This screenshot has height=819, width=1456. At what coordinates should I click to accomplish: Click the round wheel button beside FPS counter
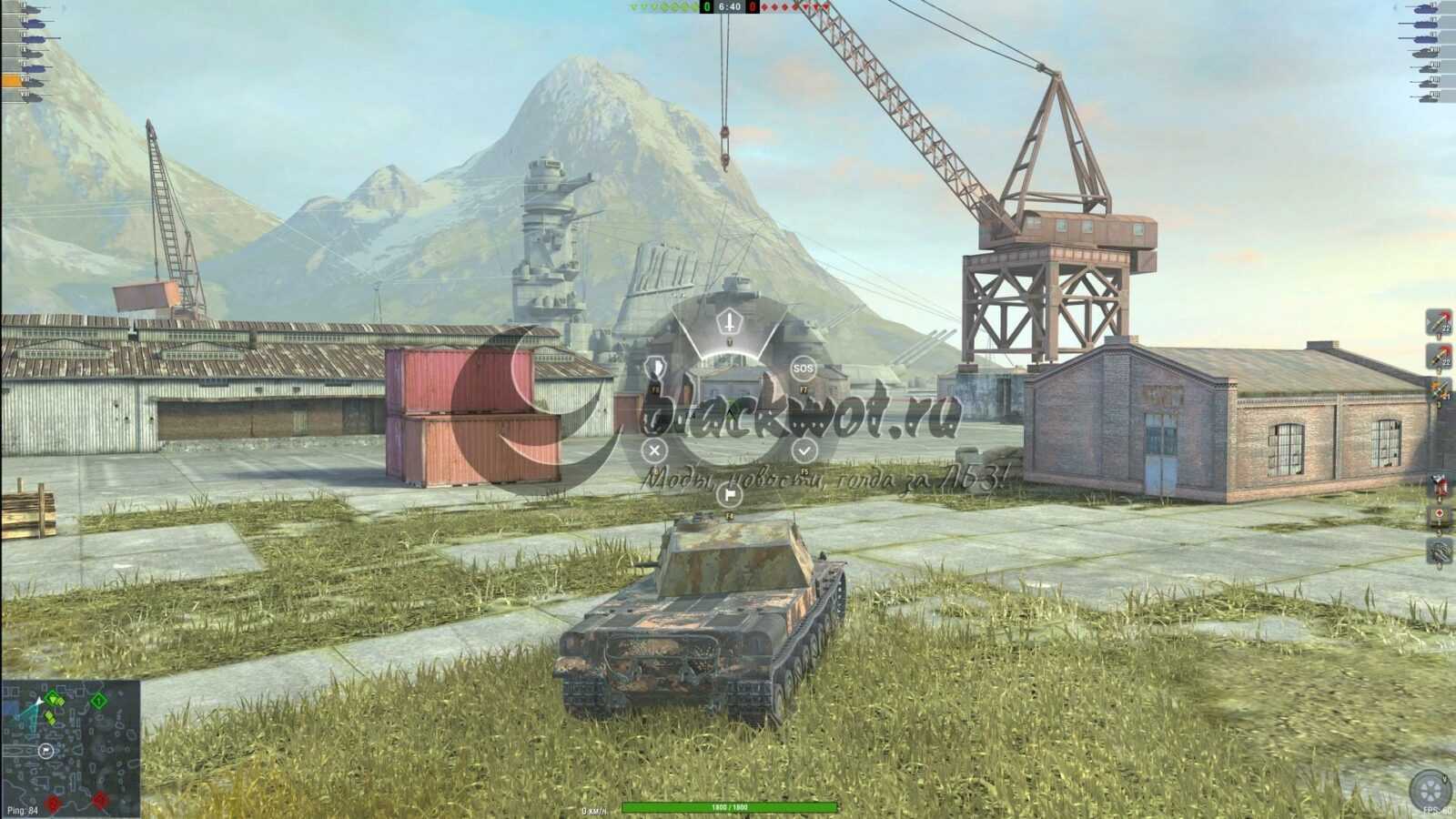[x=1429, y=789]
